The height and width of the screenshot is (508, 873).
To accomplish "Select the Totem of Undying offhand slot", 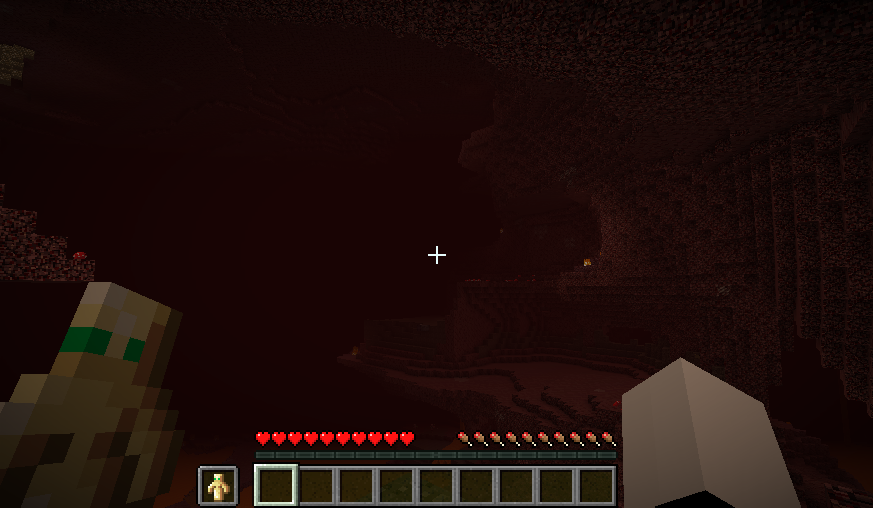I will tap(218, 486).
